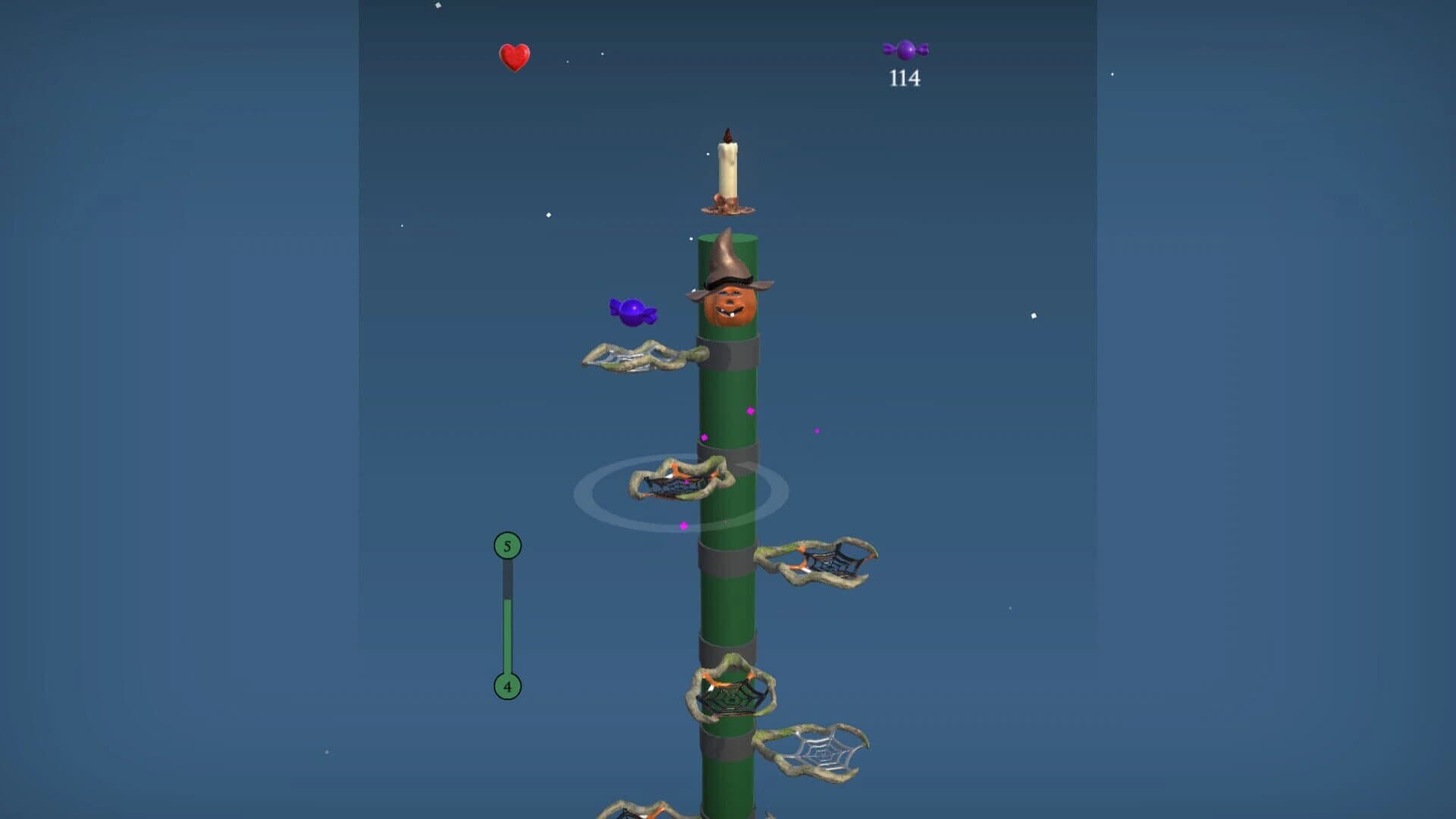
Task: Select the score number 114
Action: (x=905, y=77)
